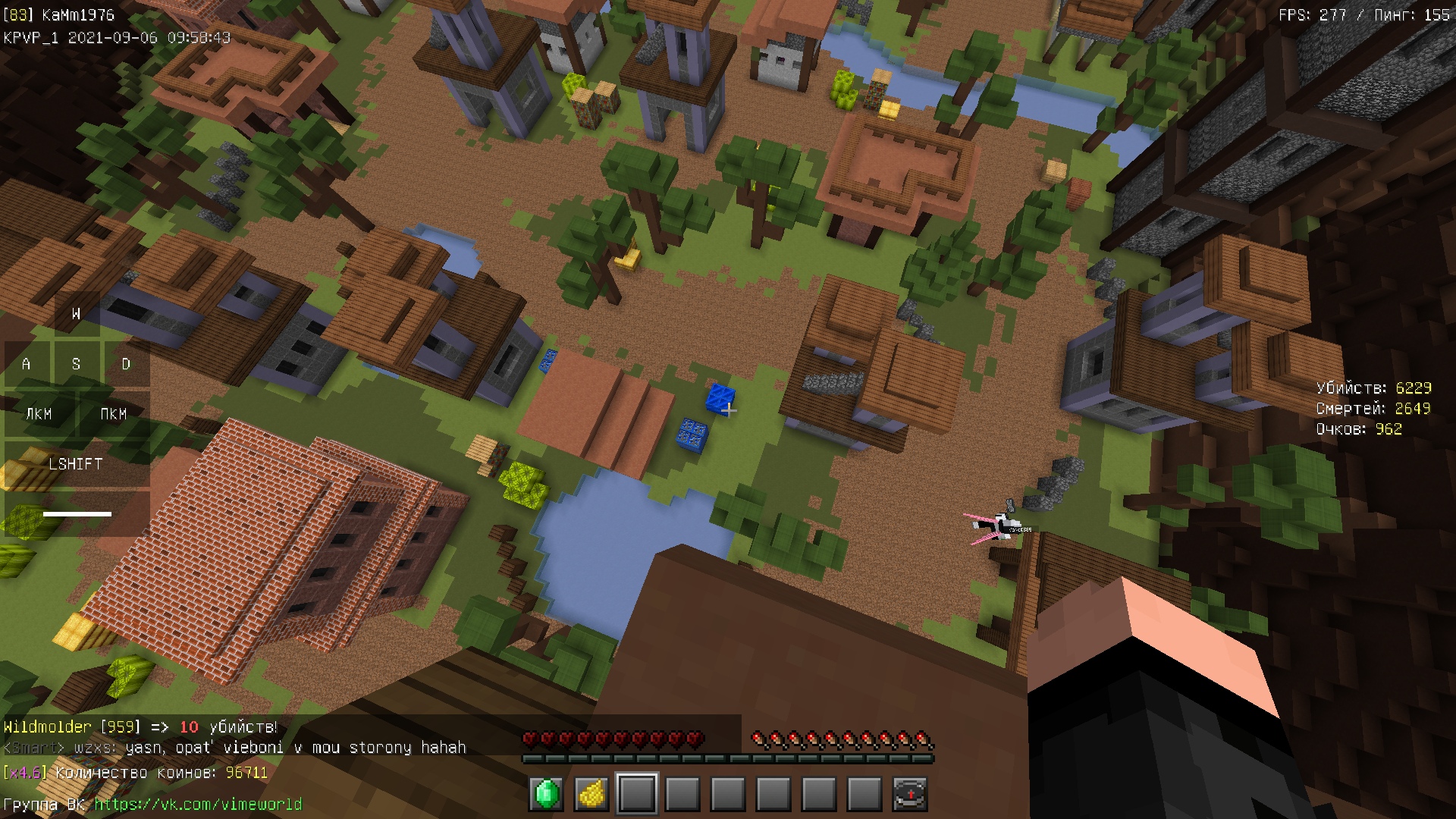Open the vk.com/vimeworld chat link
1456x819 pixels.
click(x=198, y=804)
